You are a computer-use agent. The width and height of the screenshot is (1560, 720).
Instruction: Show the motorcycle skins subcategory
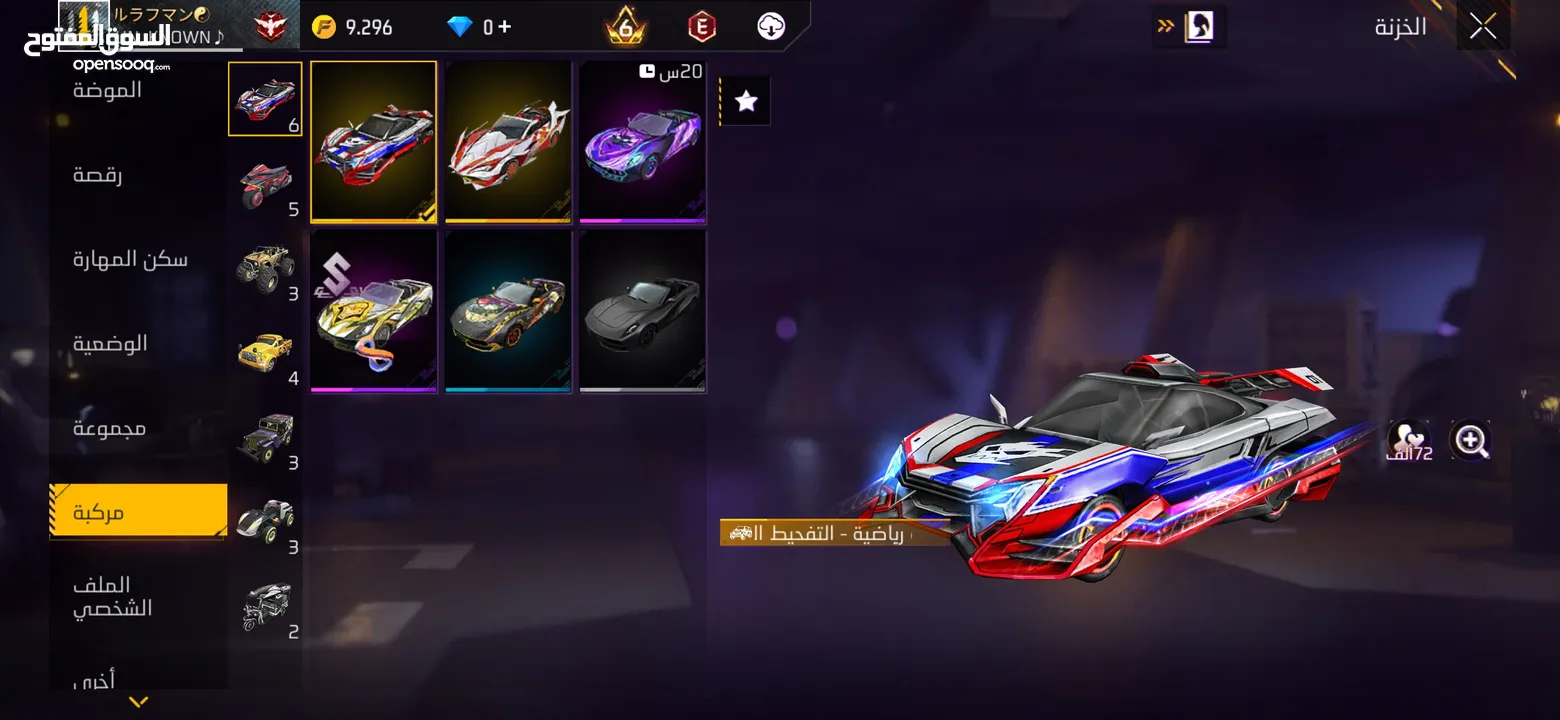pyautogui.click(x=265, y=184)
